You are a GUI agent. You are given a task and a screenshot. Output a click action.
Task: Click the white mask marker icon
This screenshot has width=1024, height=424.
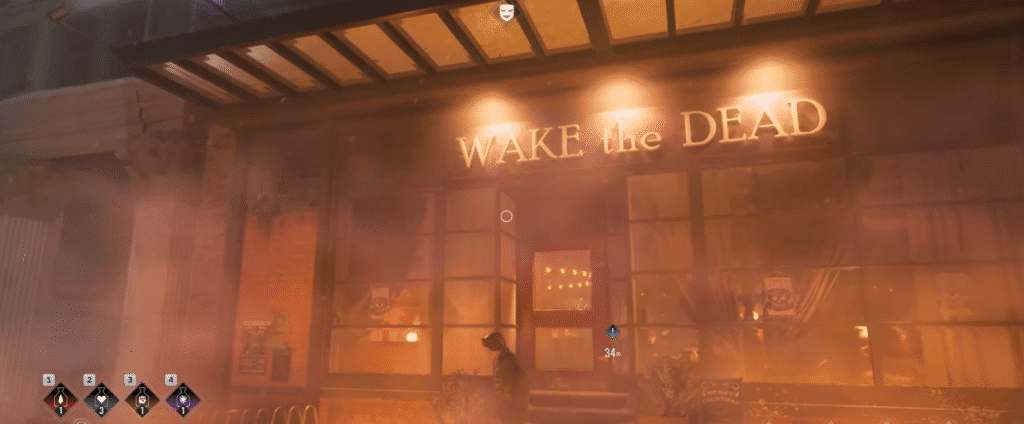pos(507,12)
